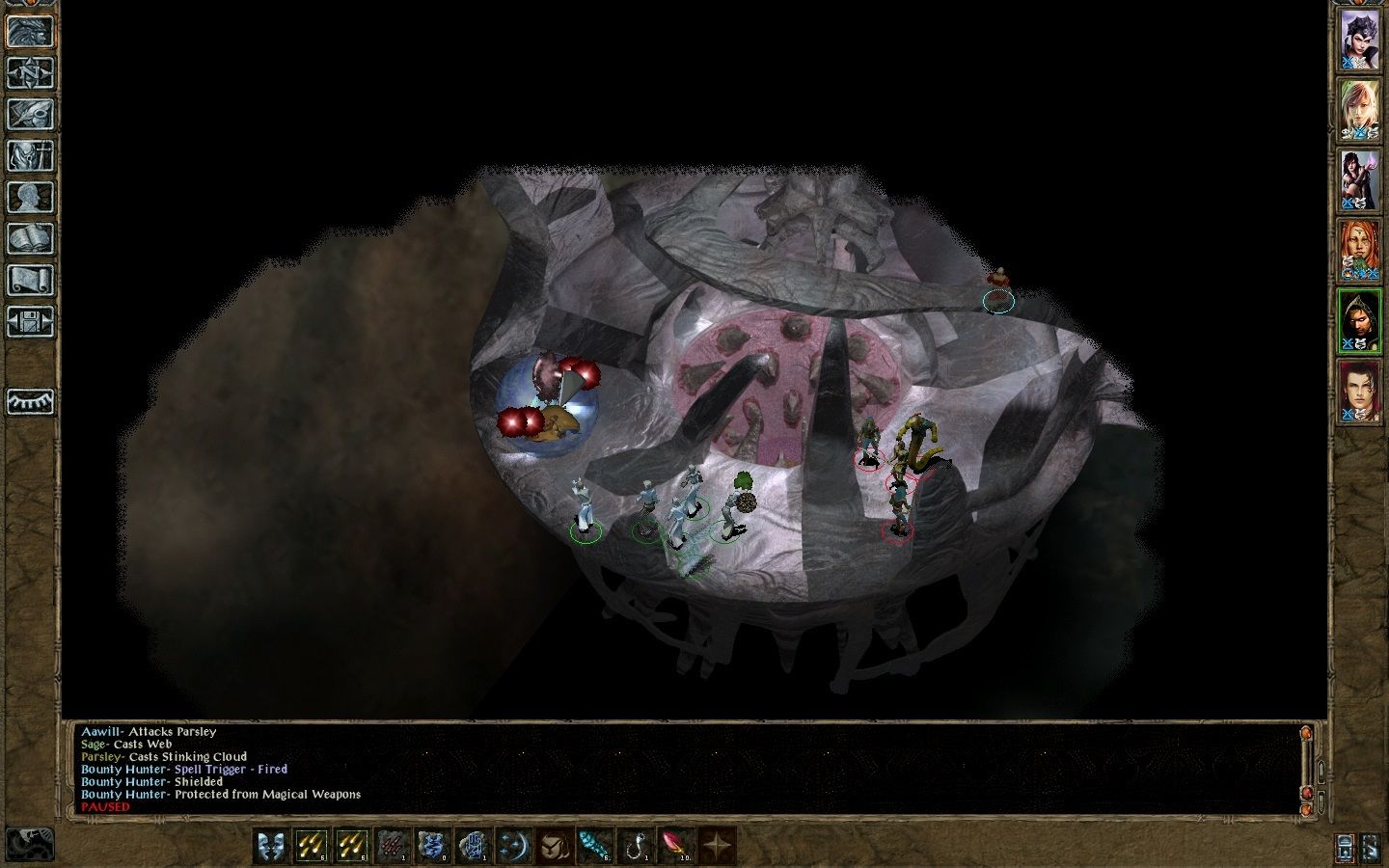Viewport: 1389px width, 868px height.
Task: Open the character record silhouette button
Action: (x=30, y=198)
